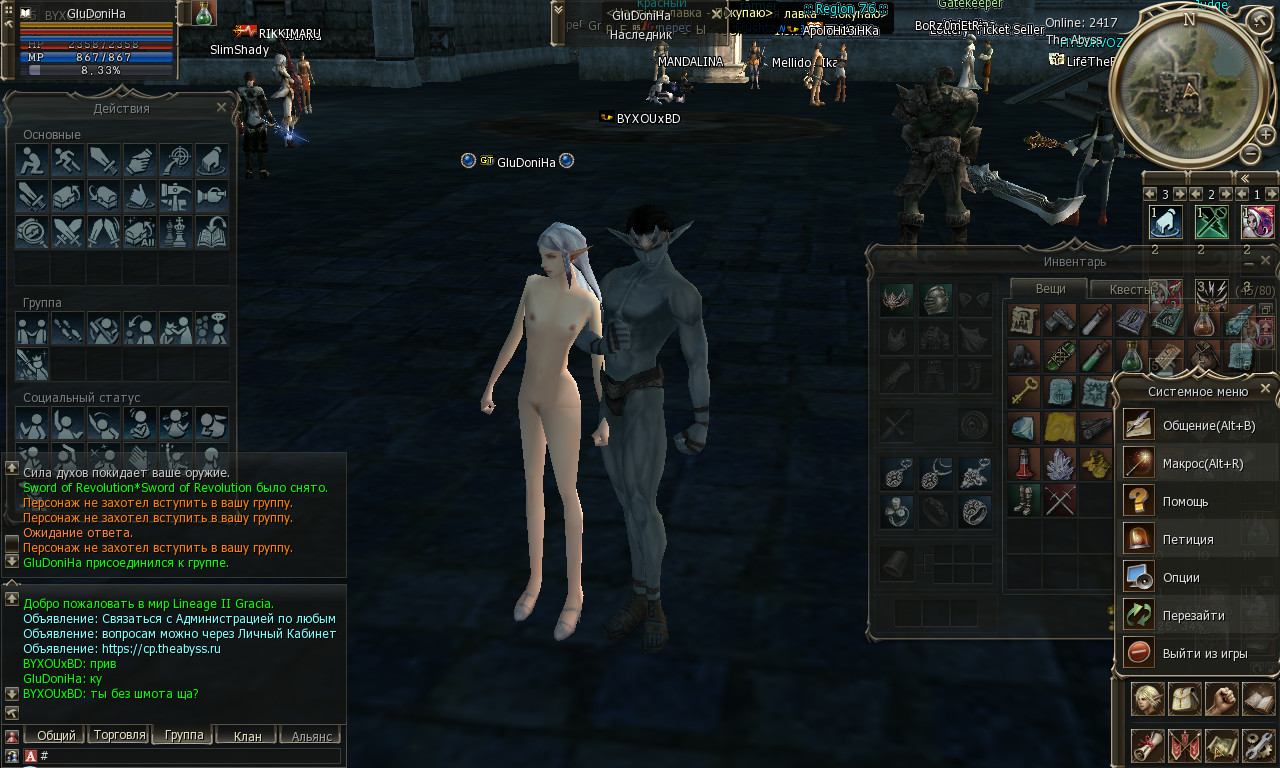The height and width of the screenshot is (768, 1280).
Task: Switch to the Торговля chat tab
Action: pyautogui.click(x=120, y=735)
